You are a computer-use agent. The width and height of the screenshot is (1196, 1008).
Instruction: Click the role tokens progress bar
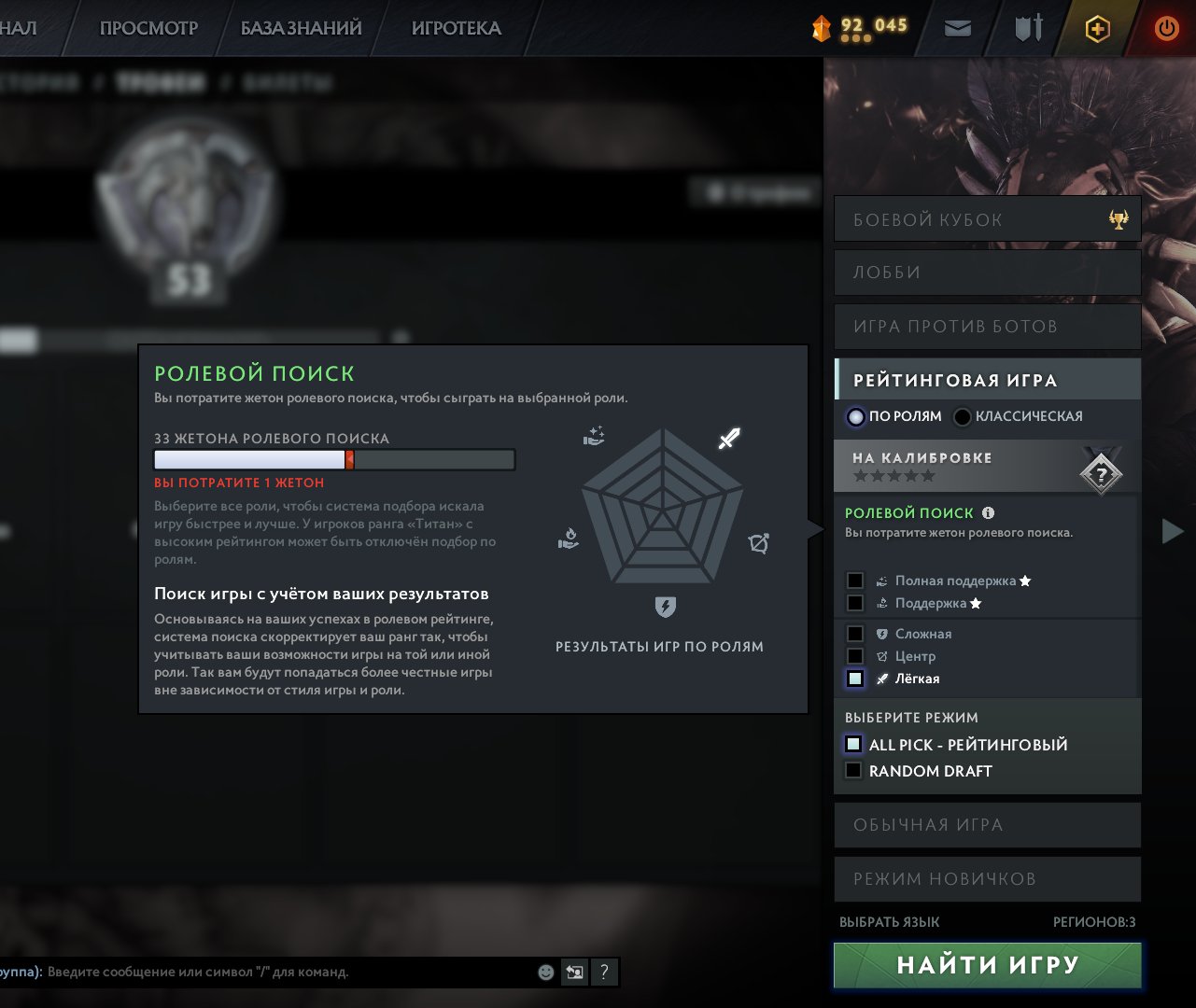click(x=332, y=459)
